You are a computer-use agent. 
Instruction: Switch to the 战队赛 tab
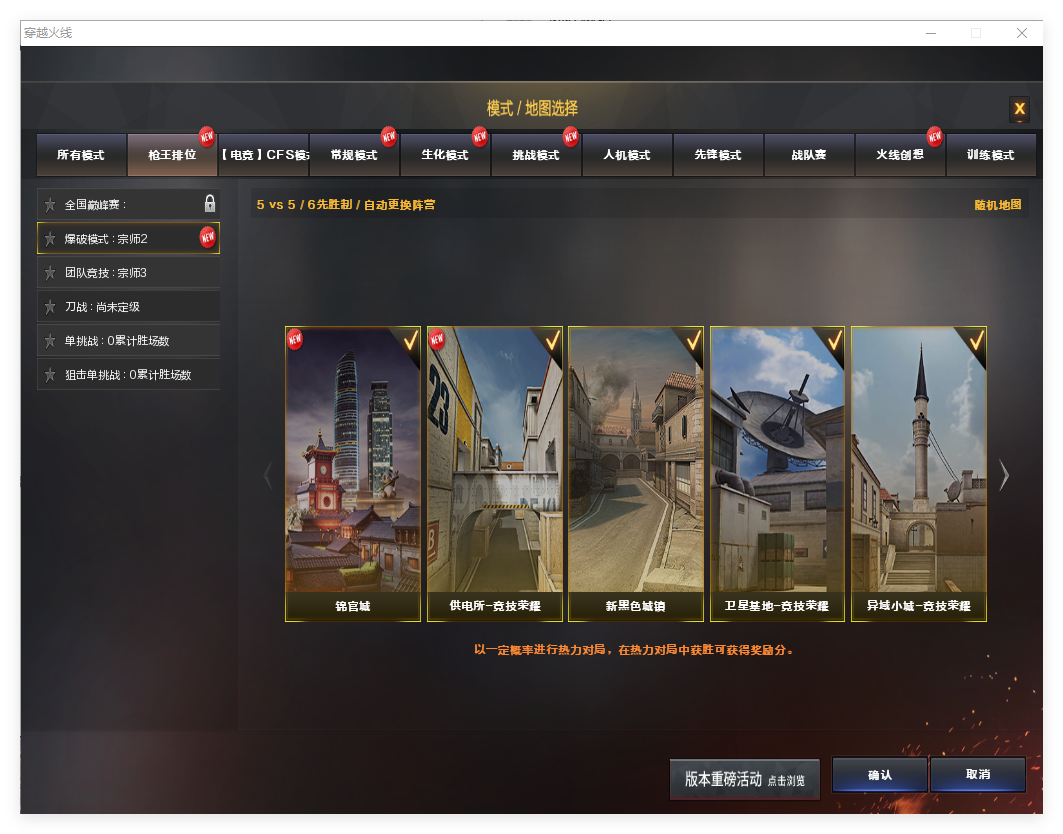pos(809,155)
